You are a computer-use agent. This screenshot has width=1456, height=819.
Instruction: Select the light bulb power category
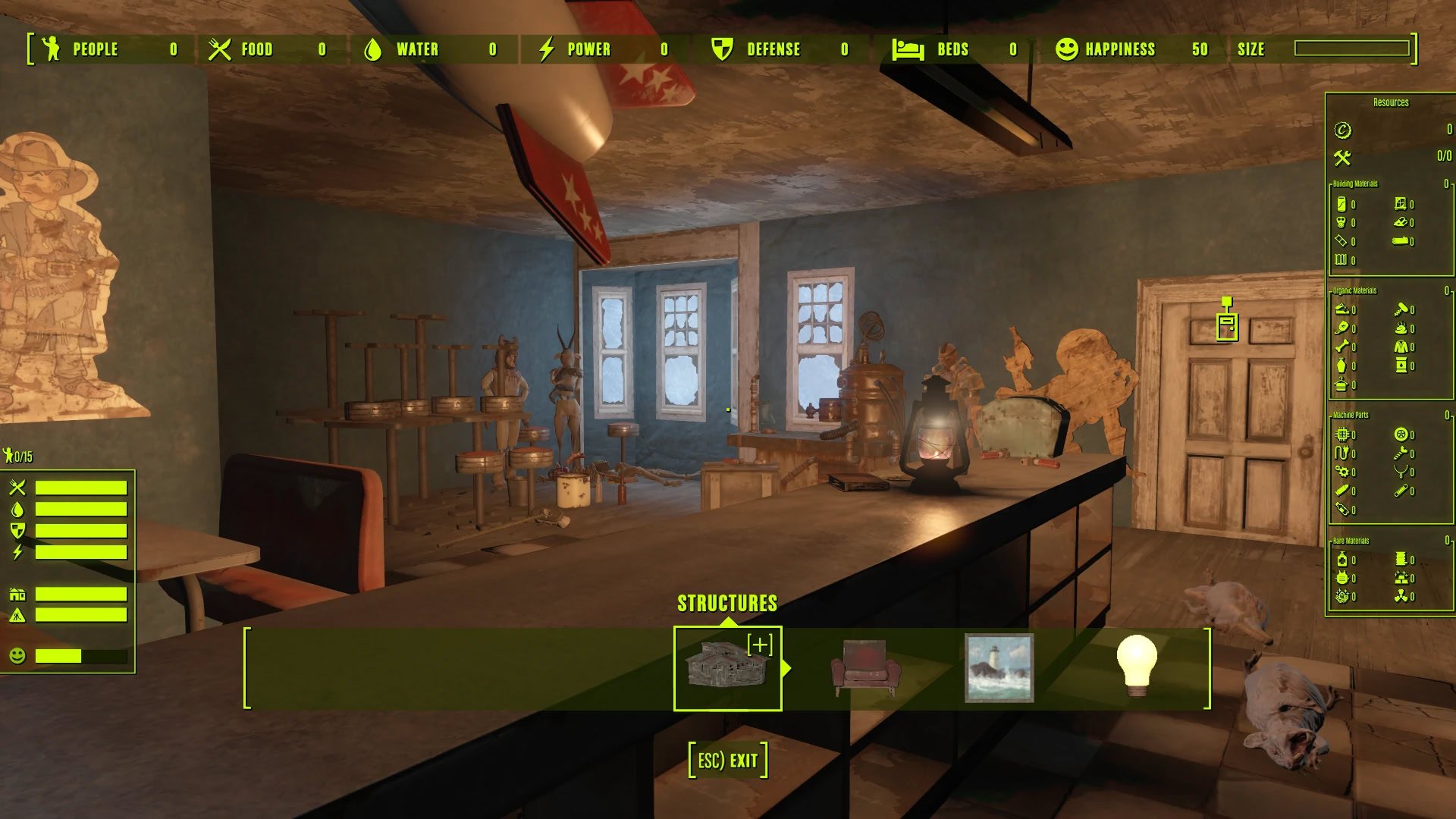(1136, 666)
